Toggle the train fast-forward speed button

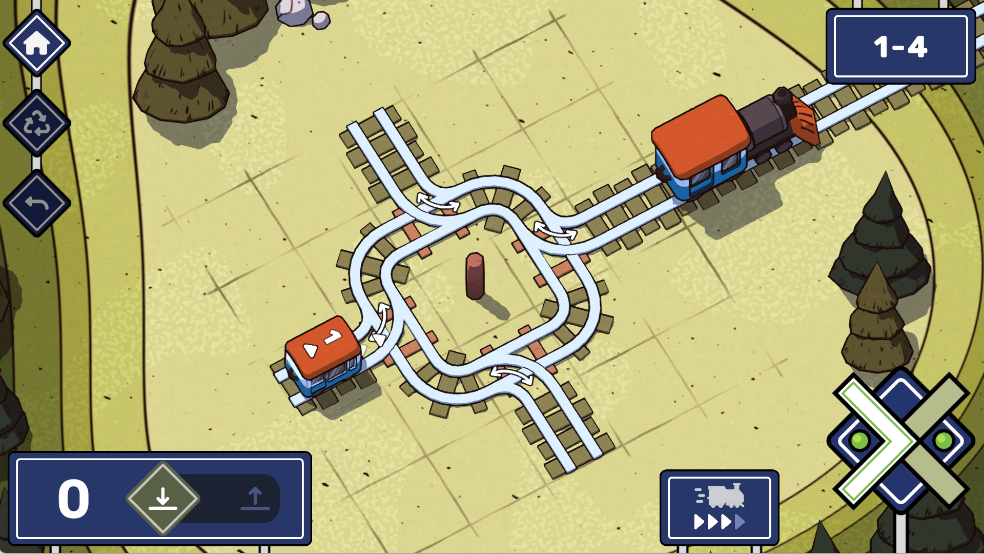[x=719, y=507]
